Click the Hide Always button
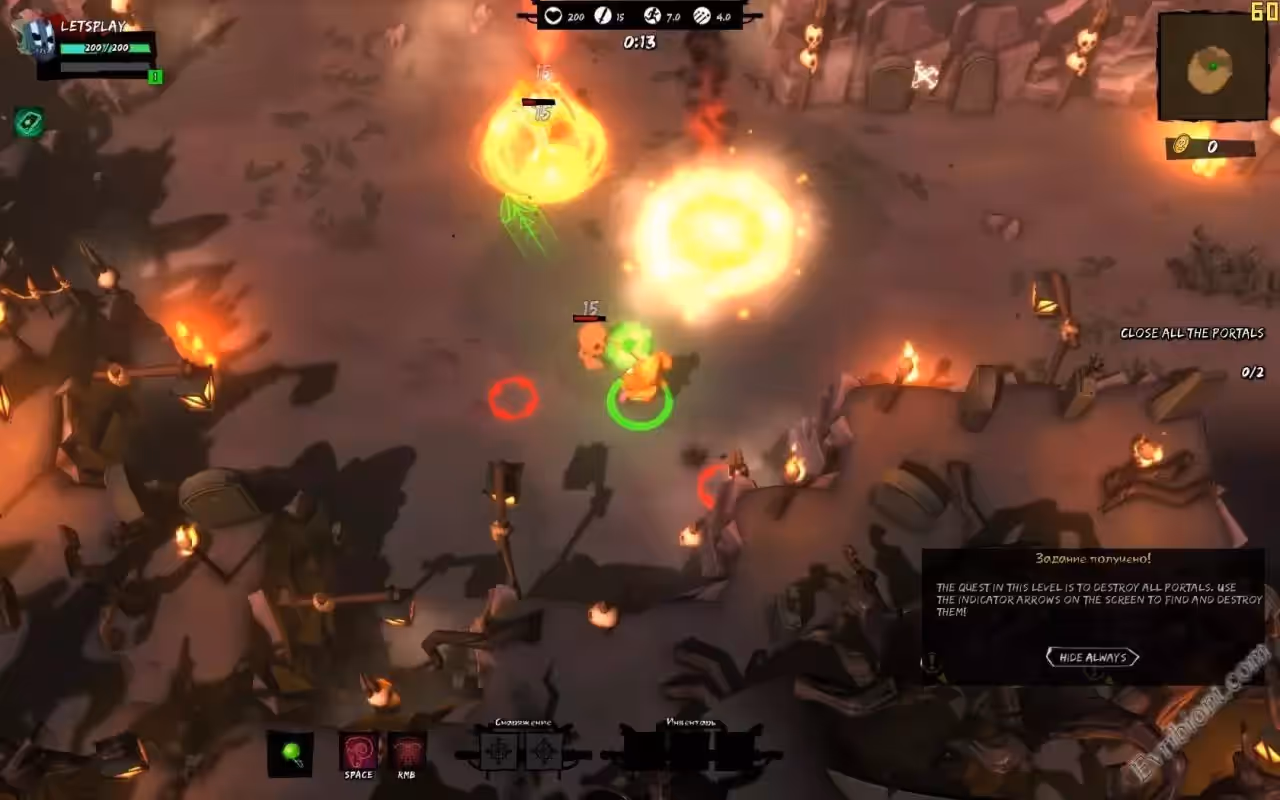The height and width of the screenshot is (800, 1280). point(1092,657)
